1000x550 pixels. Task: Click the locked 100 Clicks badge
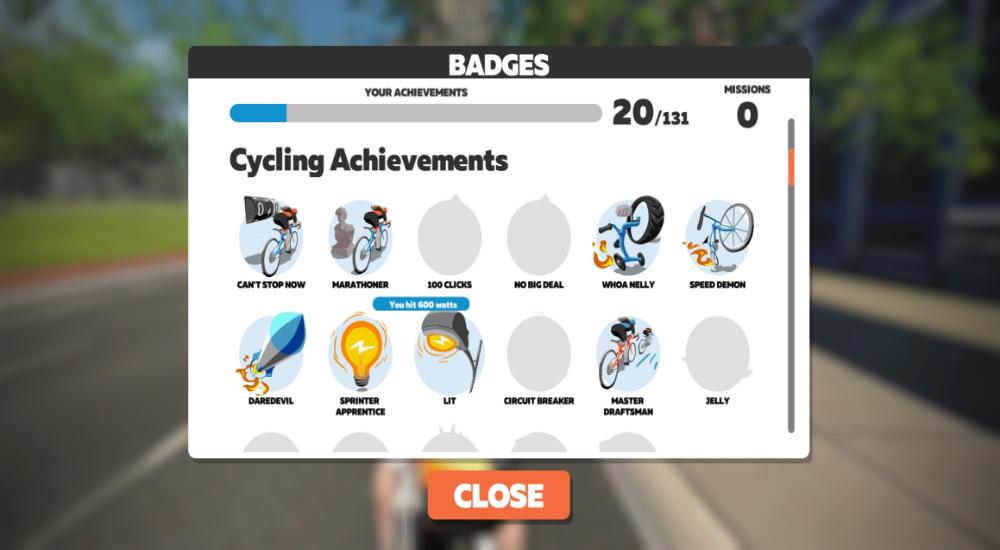click(x=449, y=238)
